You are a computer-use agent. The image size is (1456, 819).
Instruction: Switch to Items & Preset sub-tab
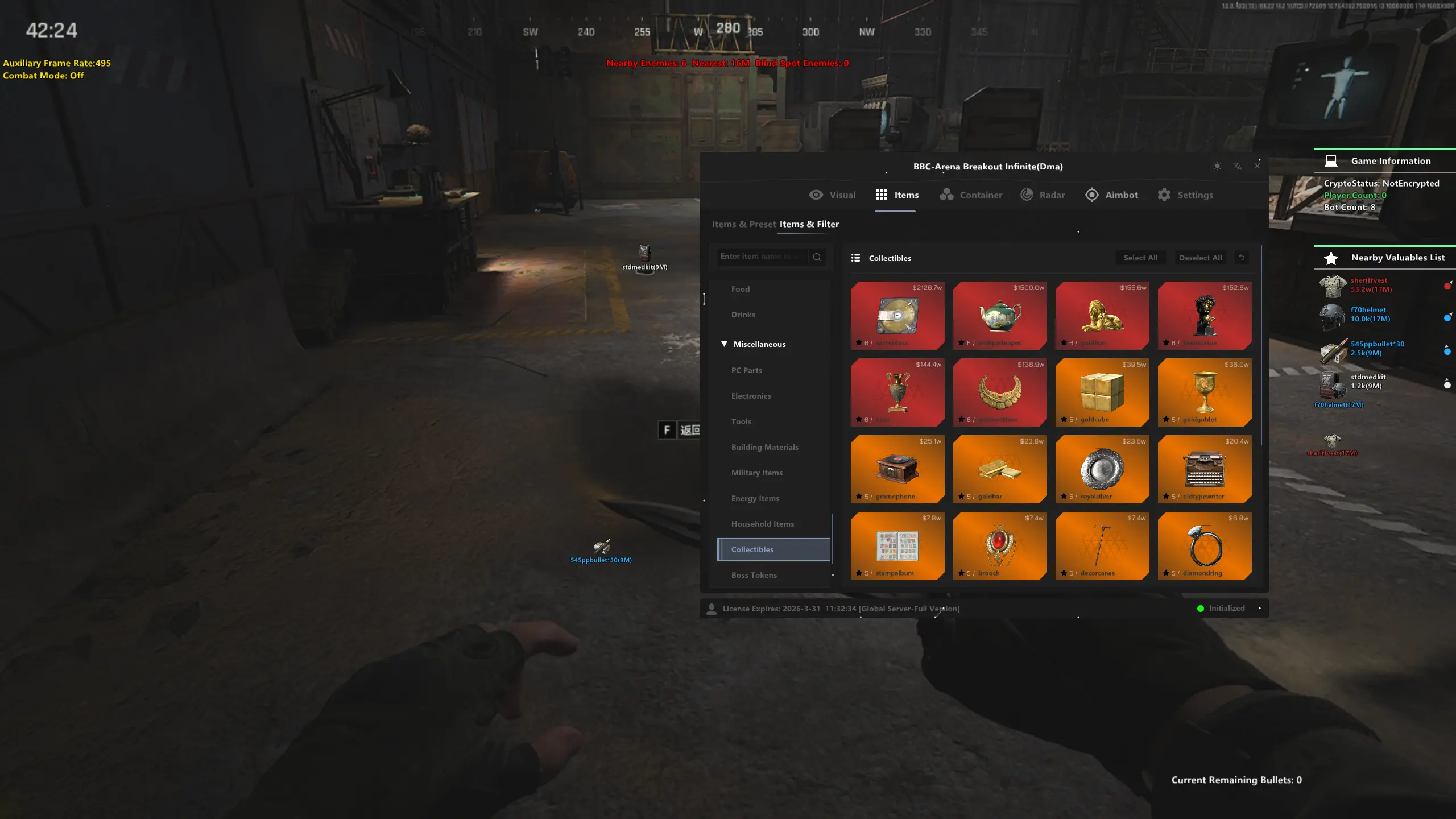(x=743, y=224)
